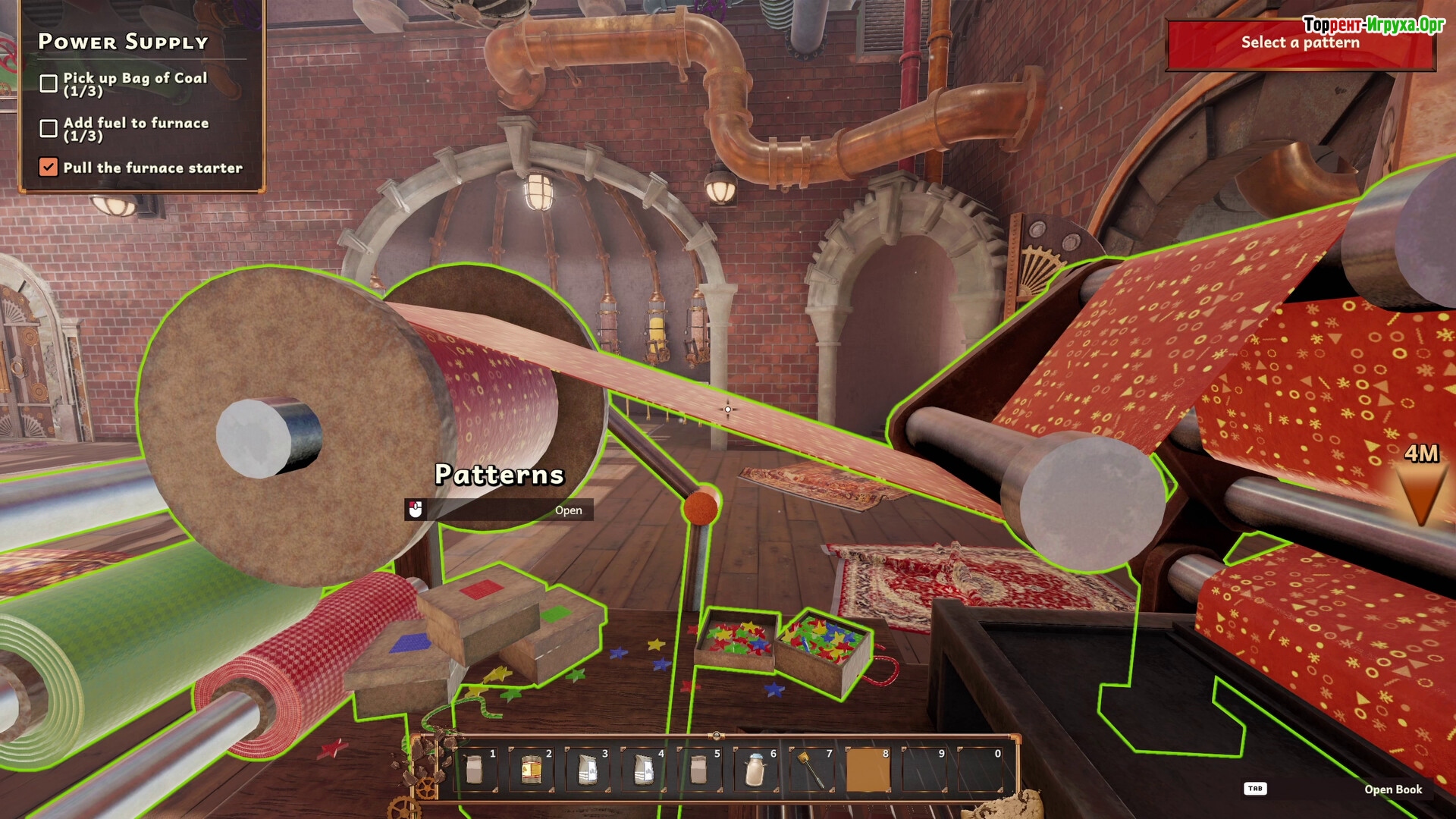
Task: Click the highlighted orange slot 8
Action: pos(868,770)
